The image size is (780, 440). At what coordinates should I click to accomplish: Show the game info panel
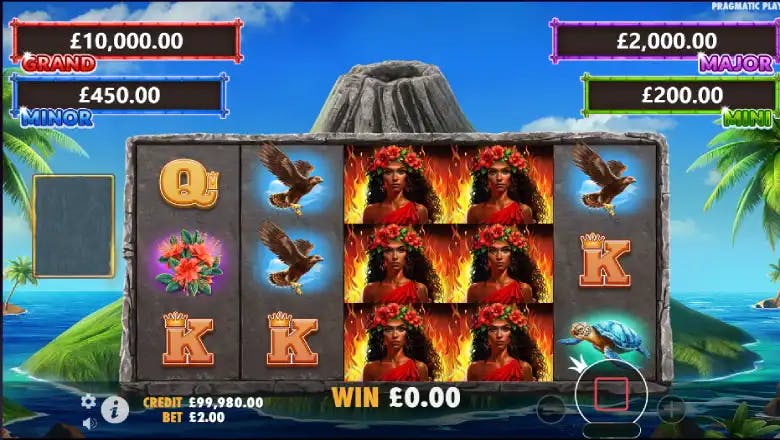point(115,408)
